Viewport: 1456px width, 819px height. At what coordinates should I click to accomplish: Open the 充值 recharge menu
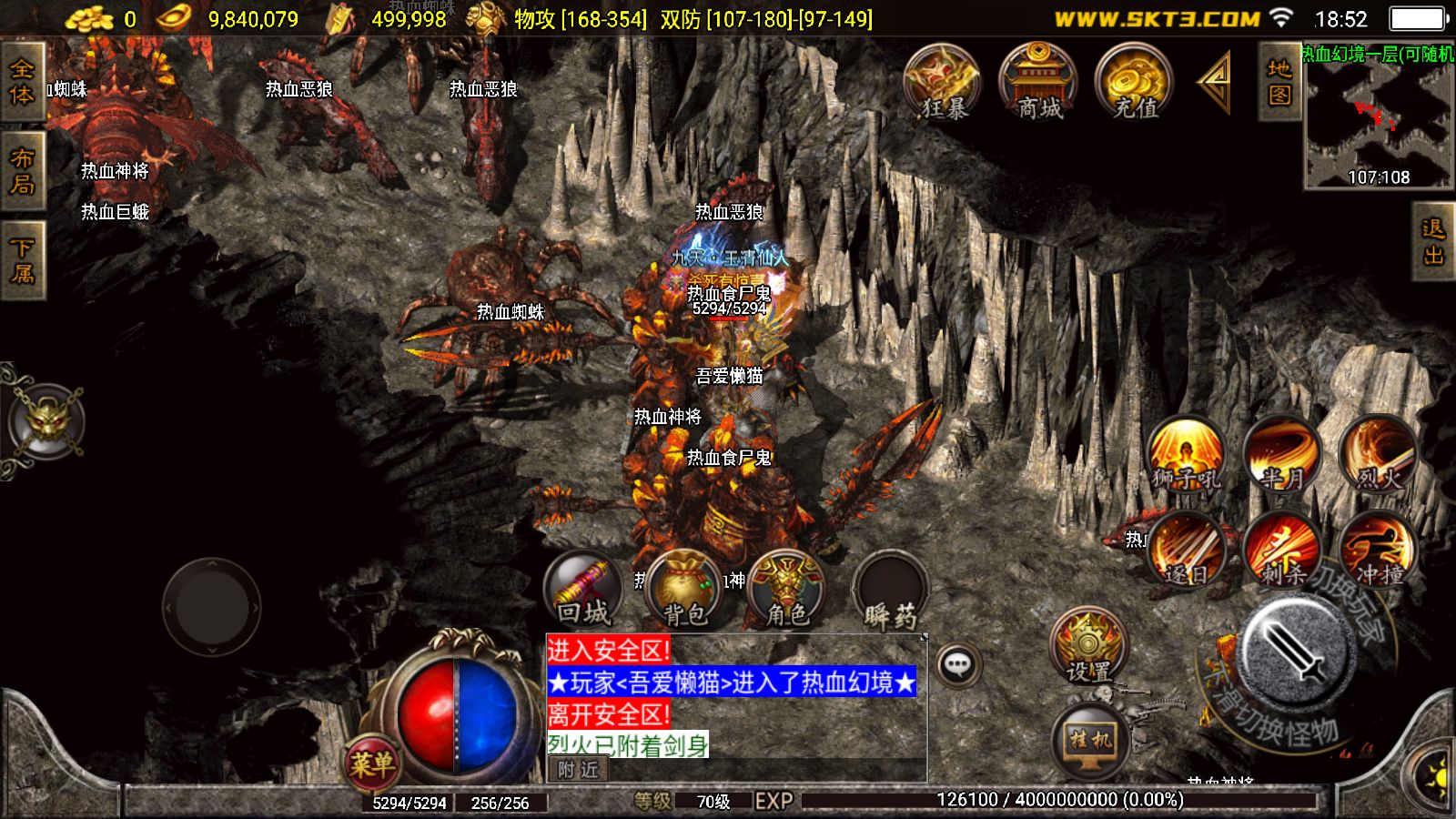tap(1135, 84)
